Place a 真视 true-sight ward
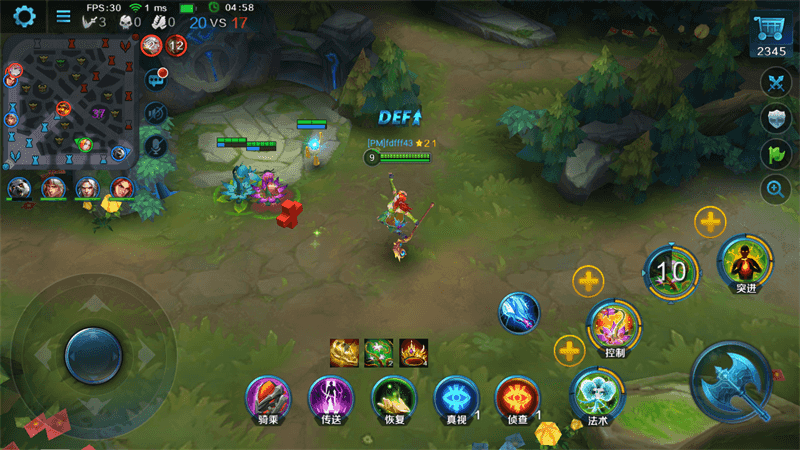This screenshot has height=450, width=800. [x=456, y=398]
